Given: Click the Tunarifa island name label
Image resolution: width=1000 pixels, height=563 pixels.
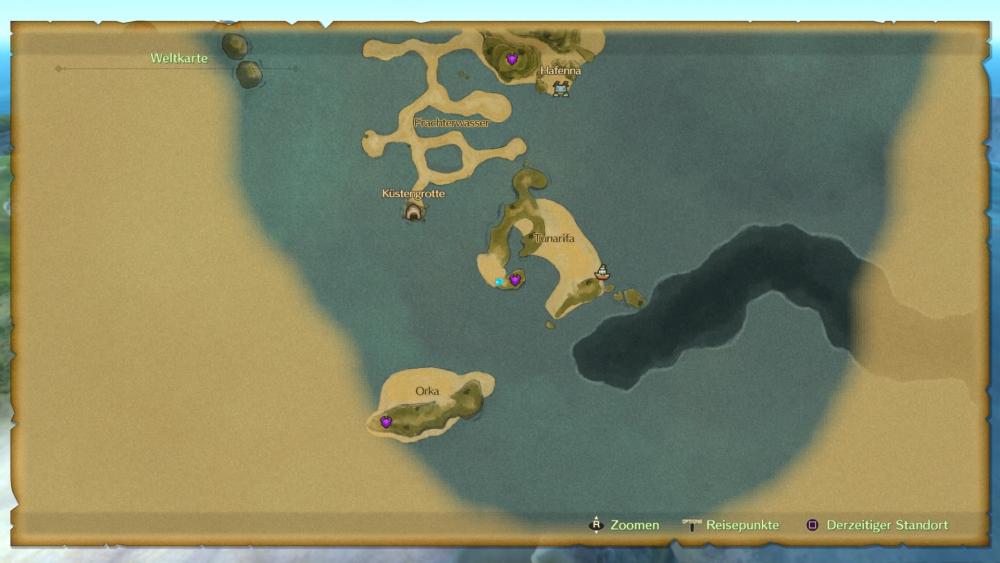Looking at the screenshot, I should coord(555,238).
